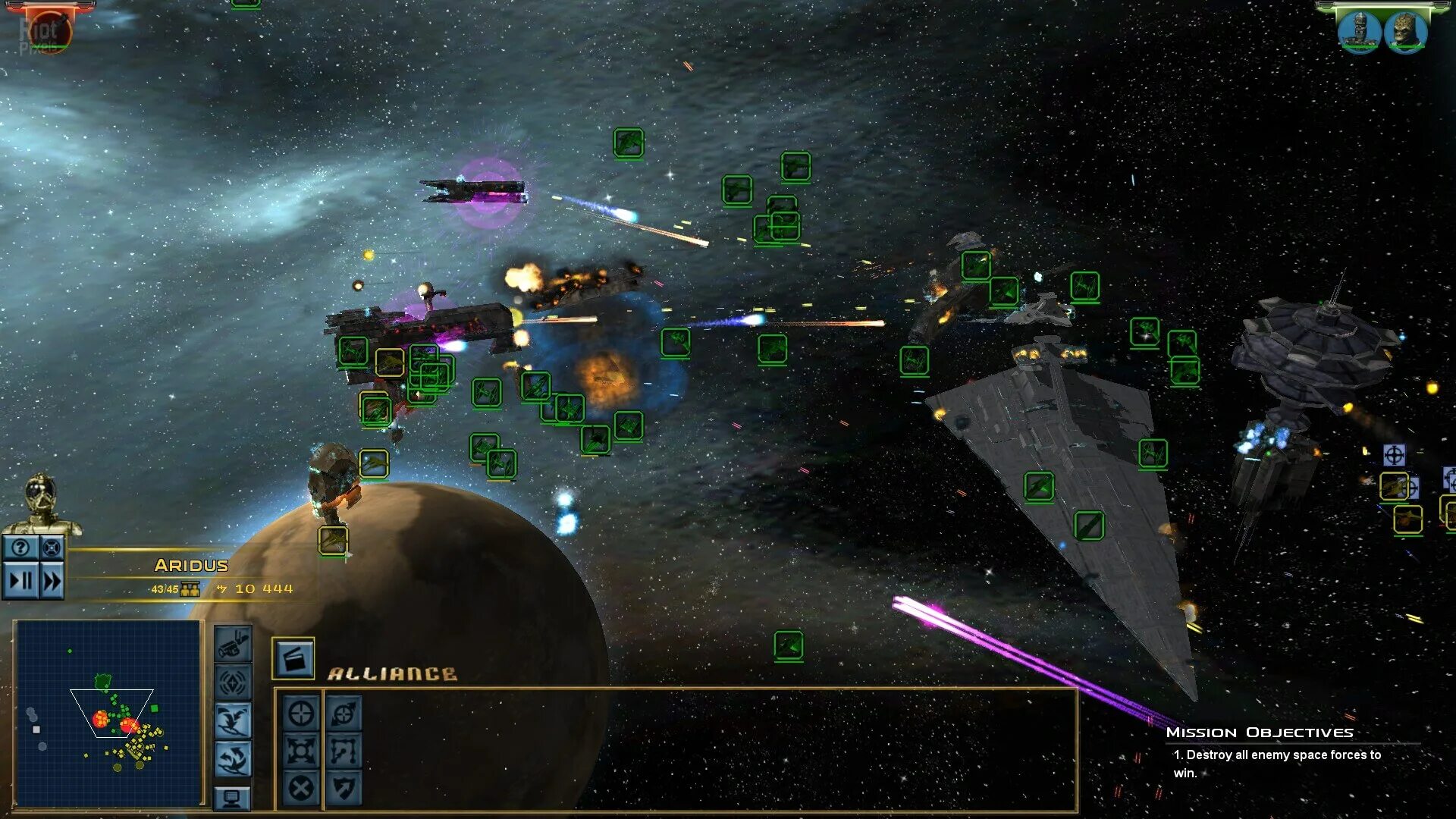Click the tactical minimap
This screenshot has width=1456, height=819.
coord(108,713)
